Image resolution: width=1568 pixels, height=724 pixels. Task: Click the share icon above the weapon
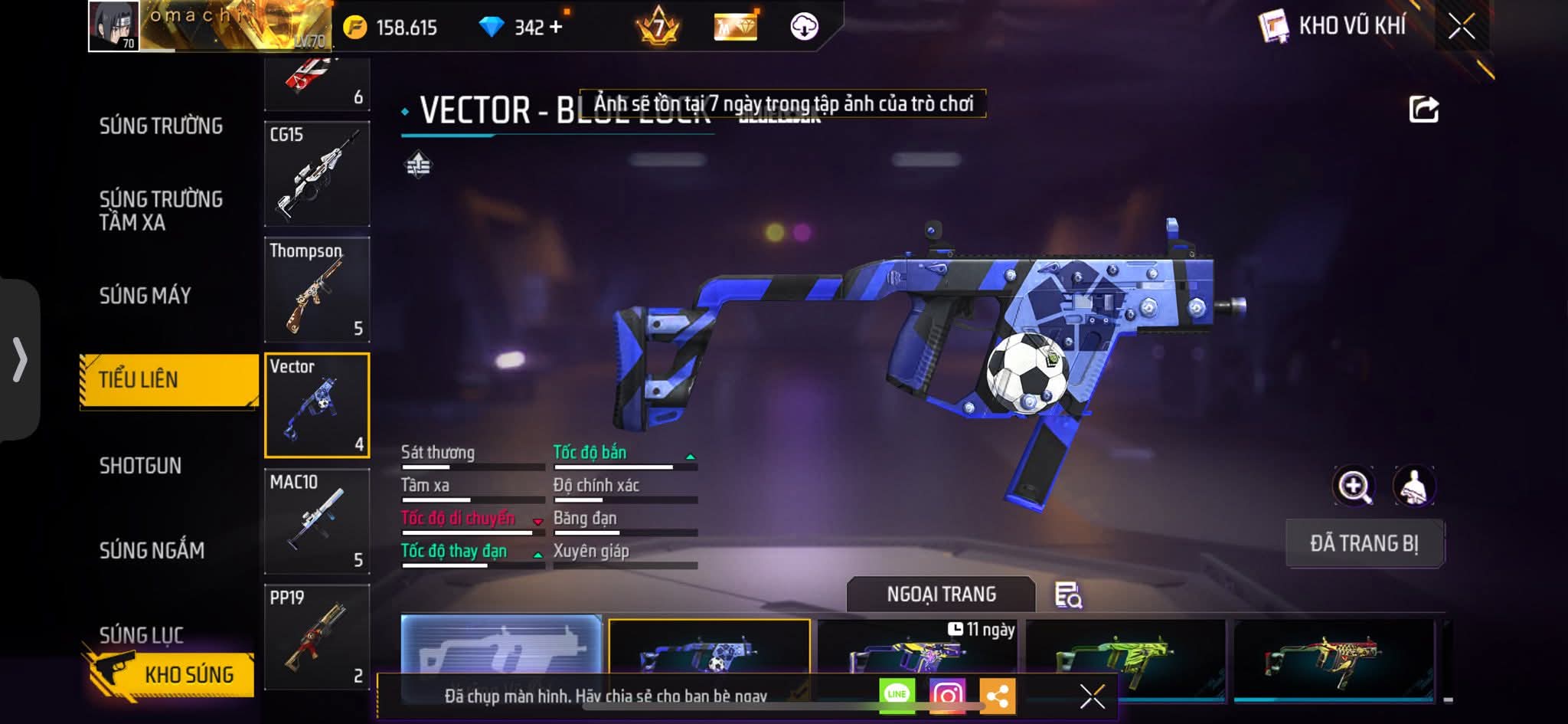click(1423, 110)
